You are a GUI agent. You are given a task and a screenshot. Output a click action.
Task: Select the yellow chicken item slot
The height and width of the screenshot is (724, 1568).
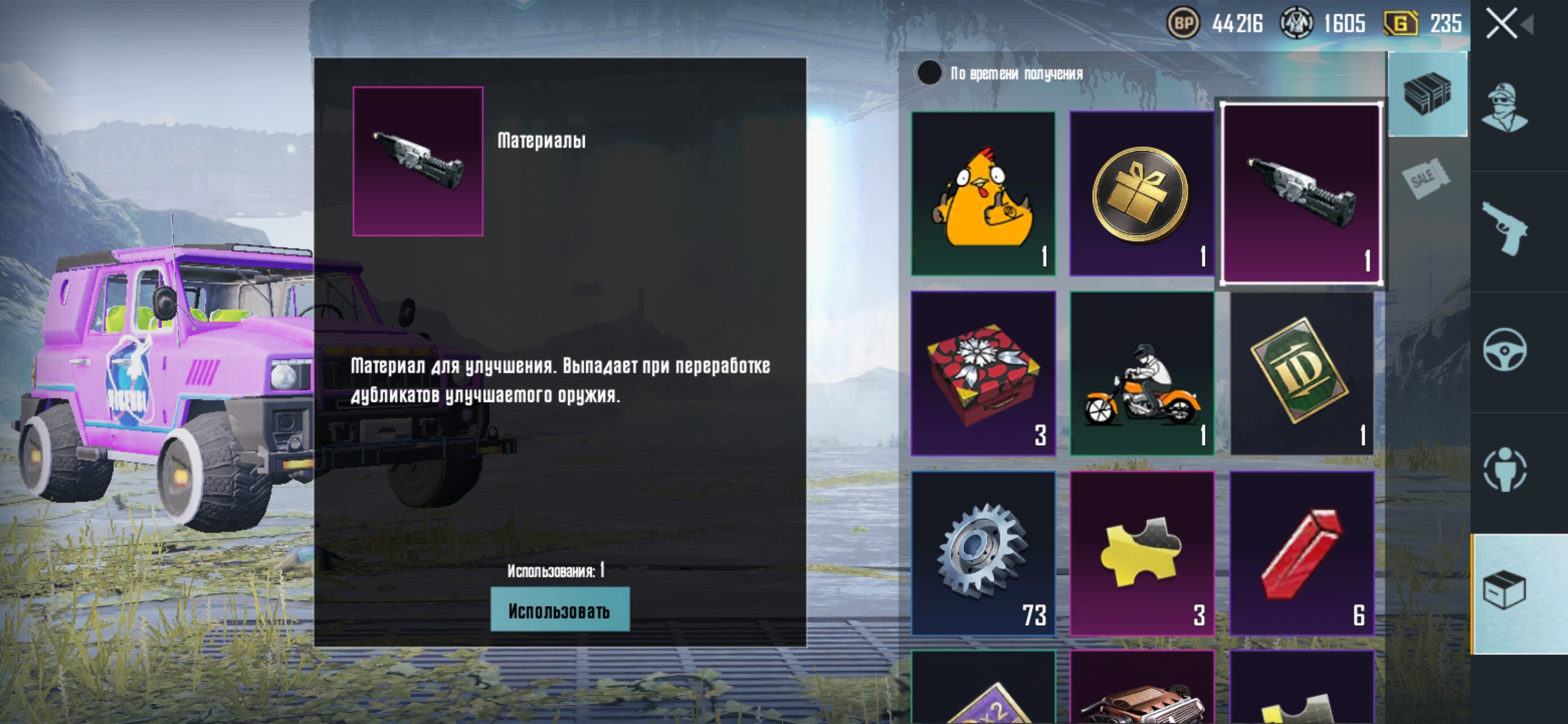(x=983, y=194)
